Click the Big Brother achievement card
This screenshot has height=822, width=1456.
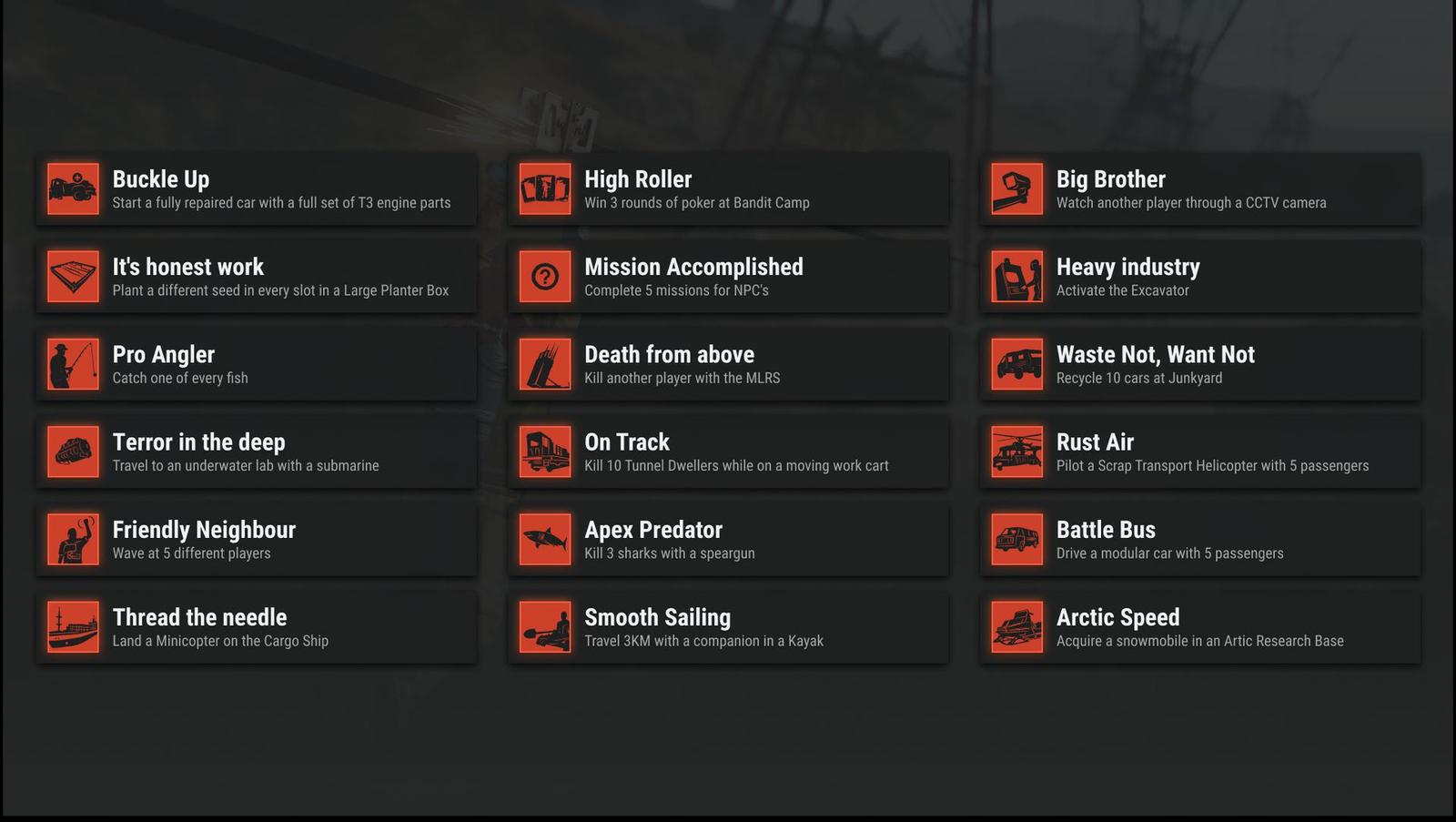pyautogui.click(x=1199, y=188)
